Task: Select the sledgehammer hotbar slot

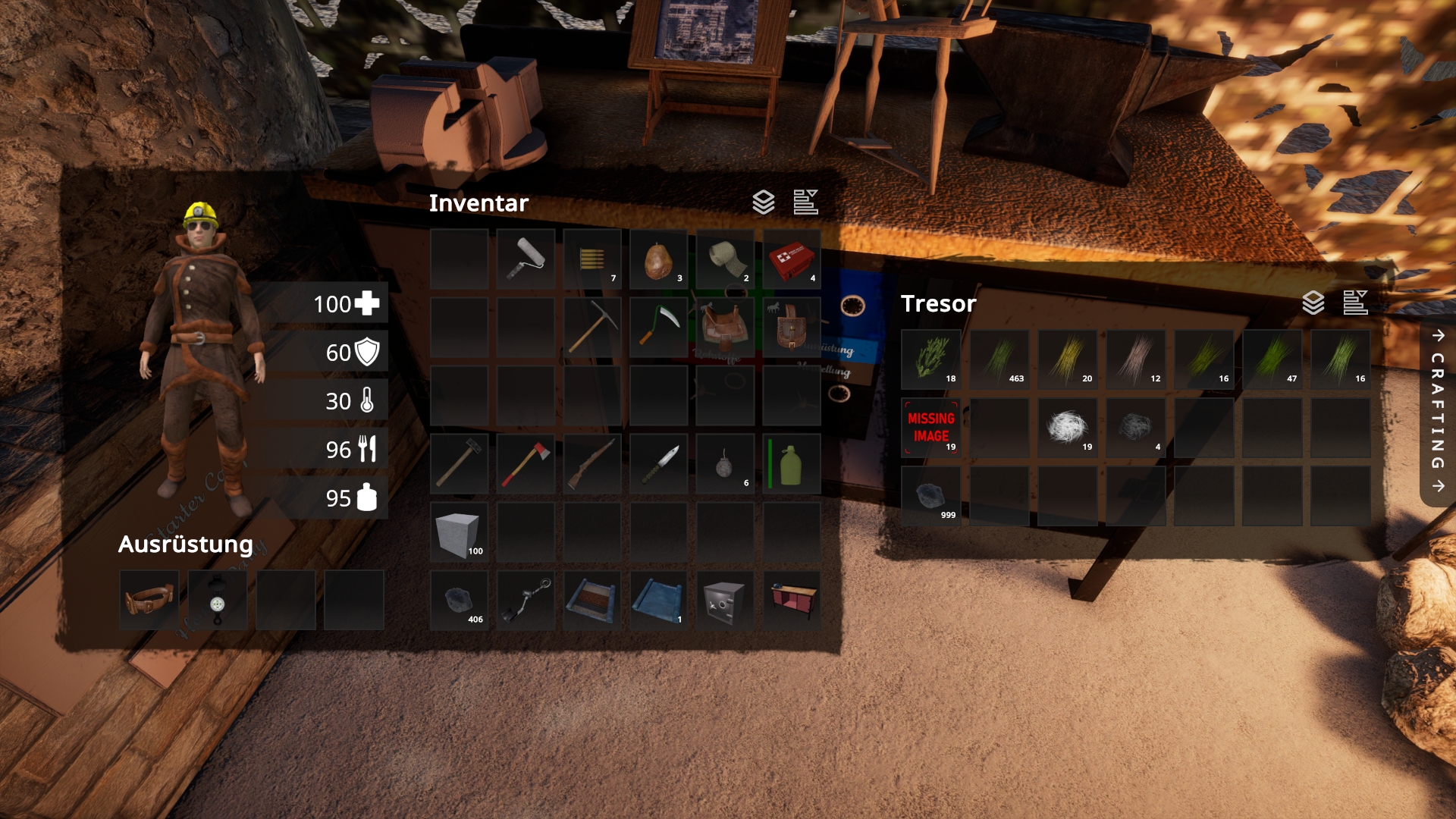Action: [459, 464]
